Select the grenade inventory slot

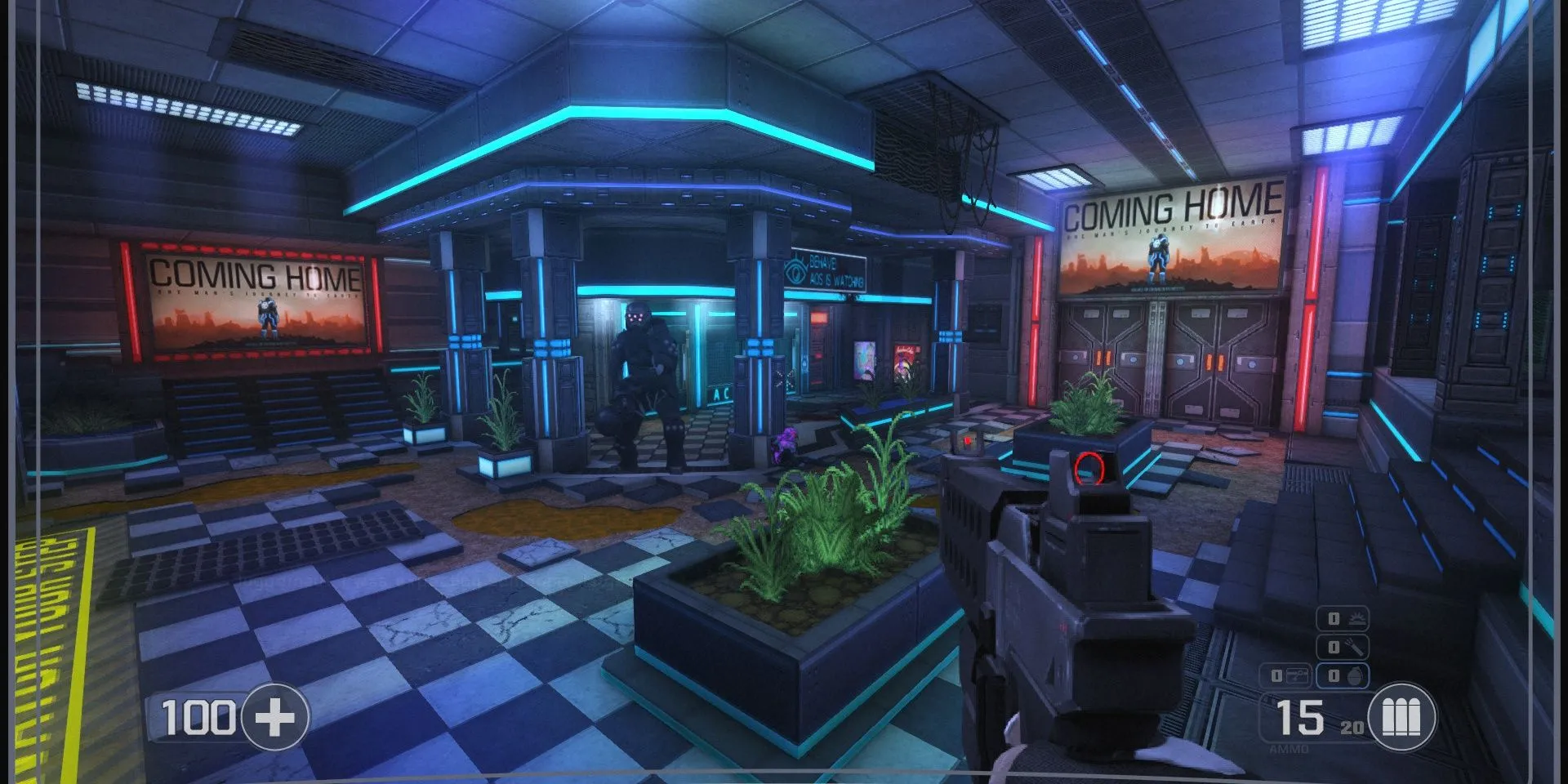coord(1343,675)
